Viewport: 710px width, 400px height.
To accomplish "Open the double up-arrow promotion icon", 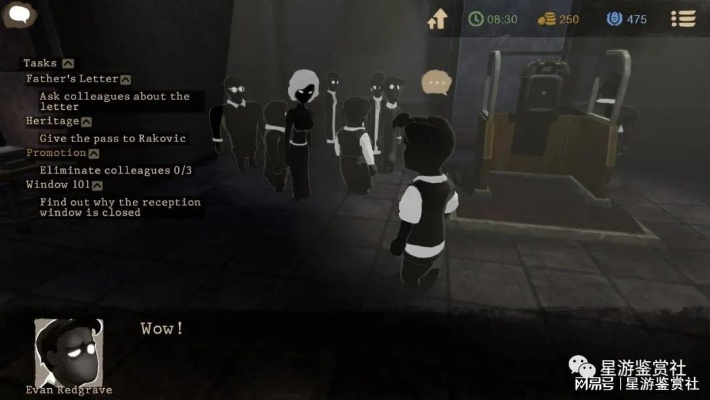I will click(437, 18).
